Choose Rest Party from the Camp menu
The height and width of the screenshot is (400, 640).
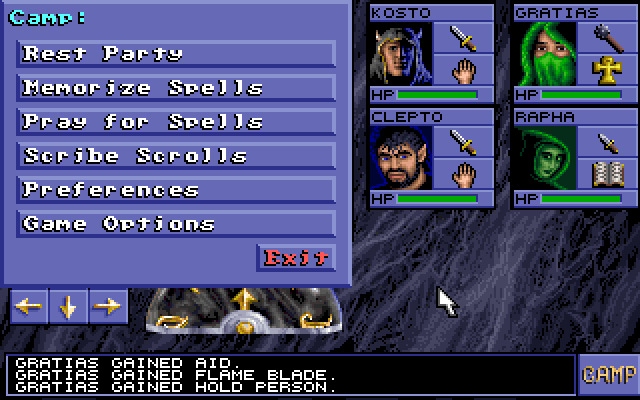point(176,54)
